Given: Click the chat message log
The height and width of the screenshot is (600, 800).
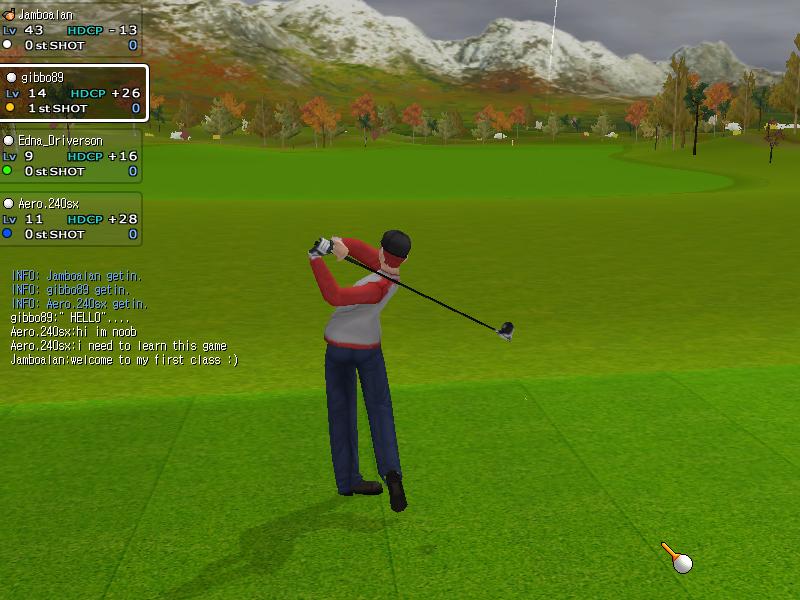Looking at the screenshot, I should [124, 317].
